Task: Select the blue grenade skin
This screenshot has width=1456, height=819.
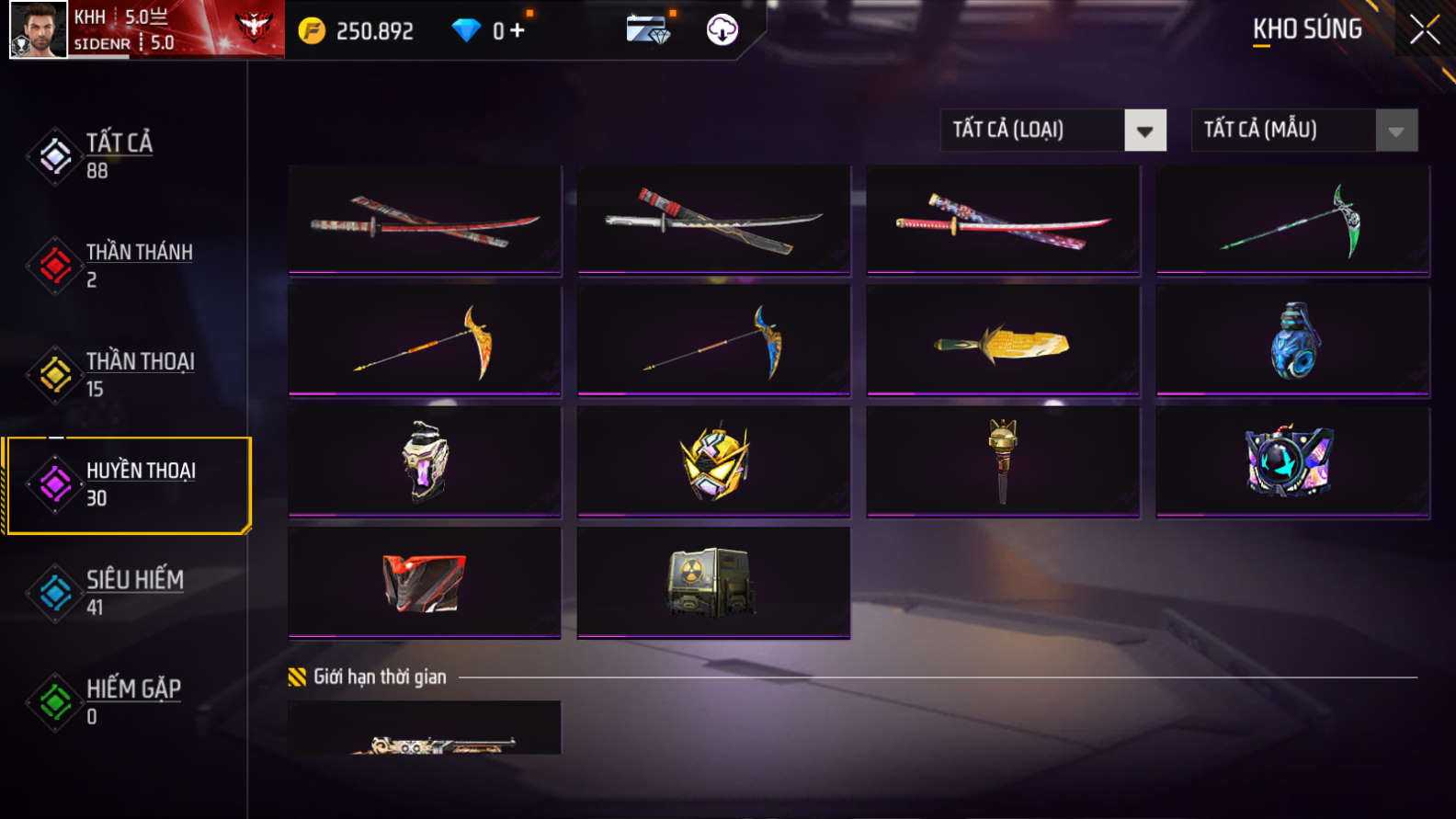Action: (1292, 341)
